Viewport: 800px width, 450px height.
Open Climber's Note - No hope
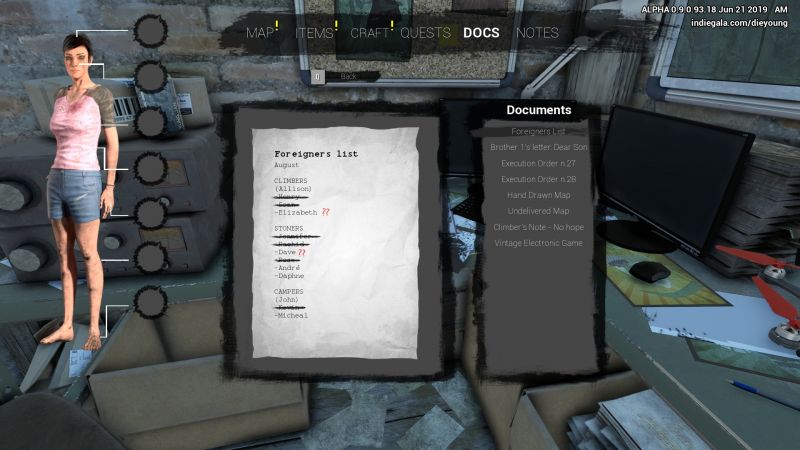538,227
